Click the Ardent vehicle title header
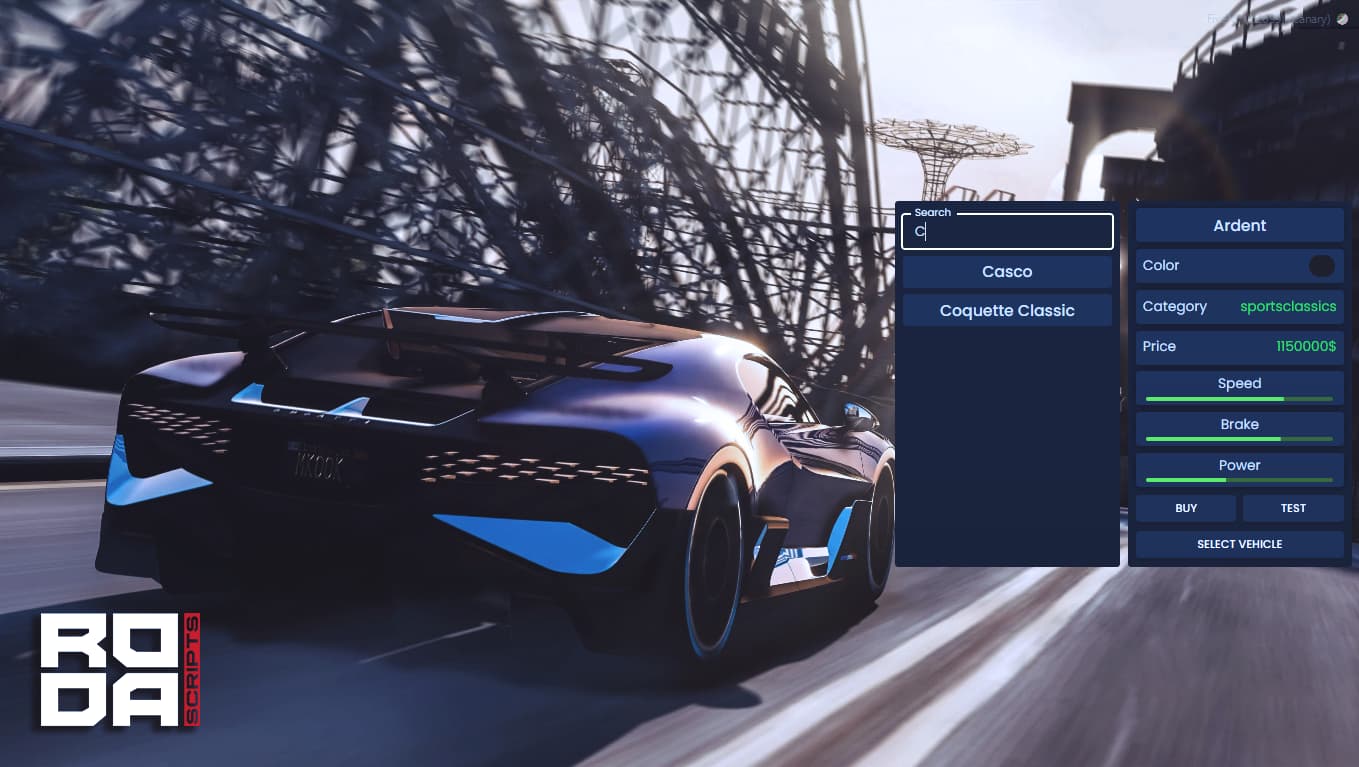This screenshot has width=1359, height=767. (1239, 225)
